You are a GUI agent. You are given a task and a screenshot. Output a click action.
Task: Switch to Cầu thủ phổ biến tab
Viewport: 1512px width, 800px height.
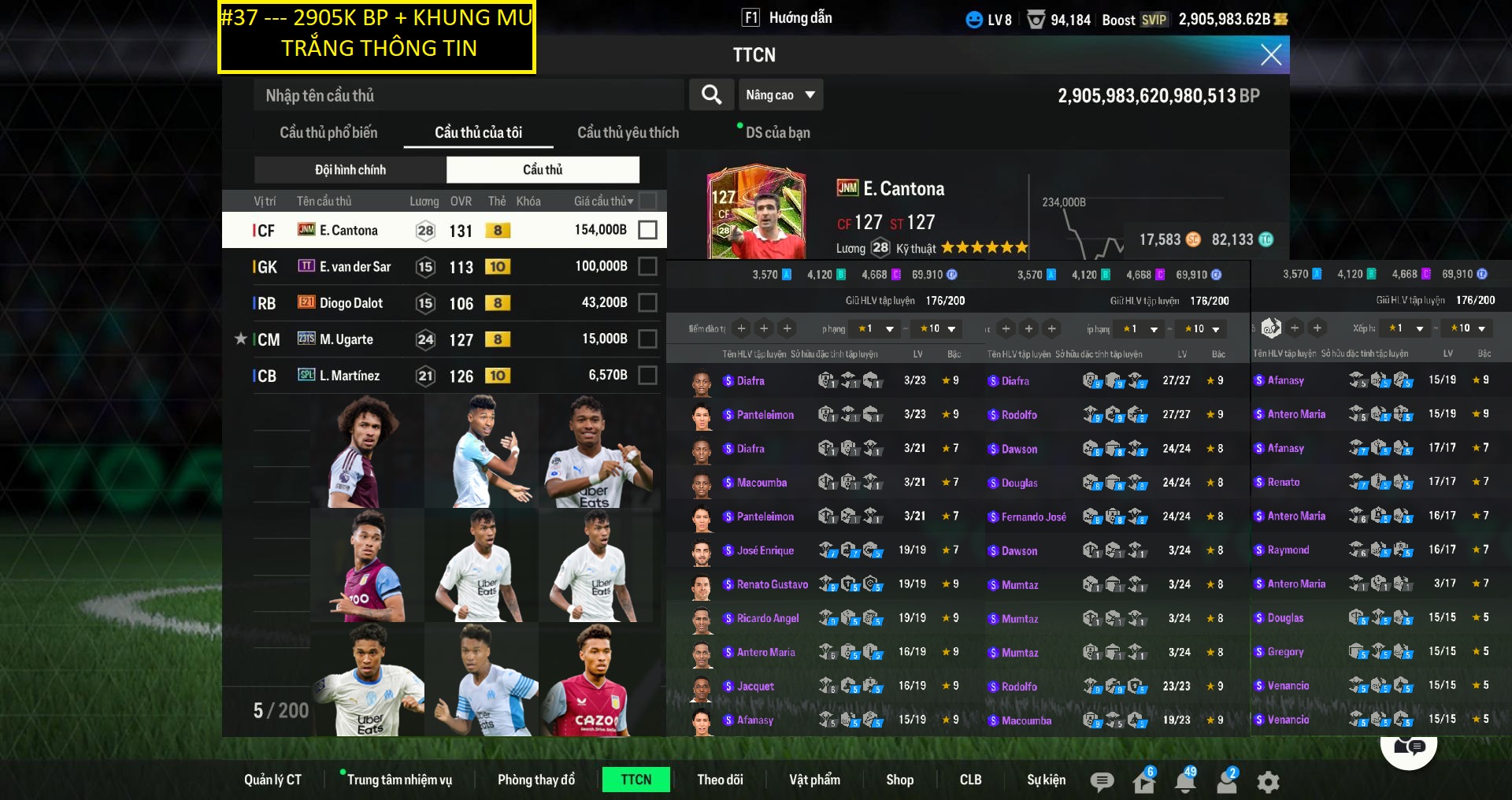pos(328,132)
